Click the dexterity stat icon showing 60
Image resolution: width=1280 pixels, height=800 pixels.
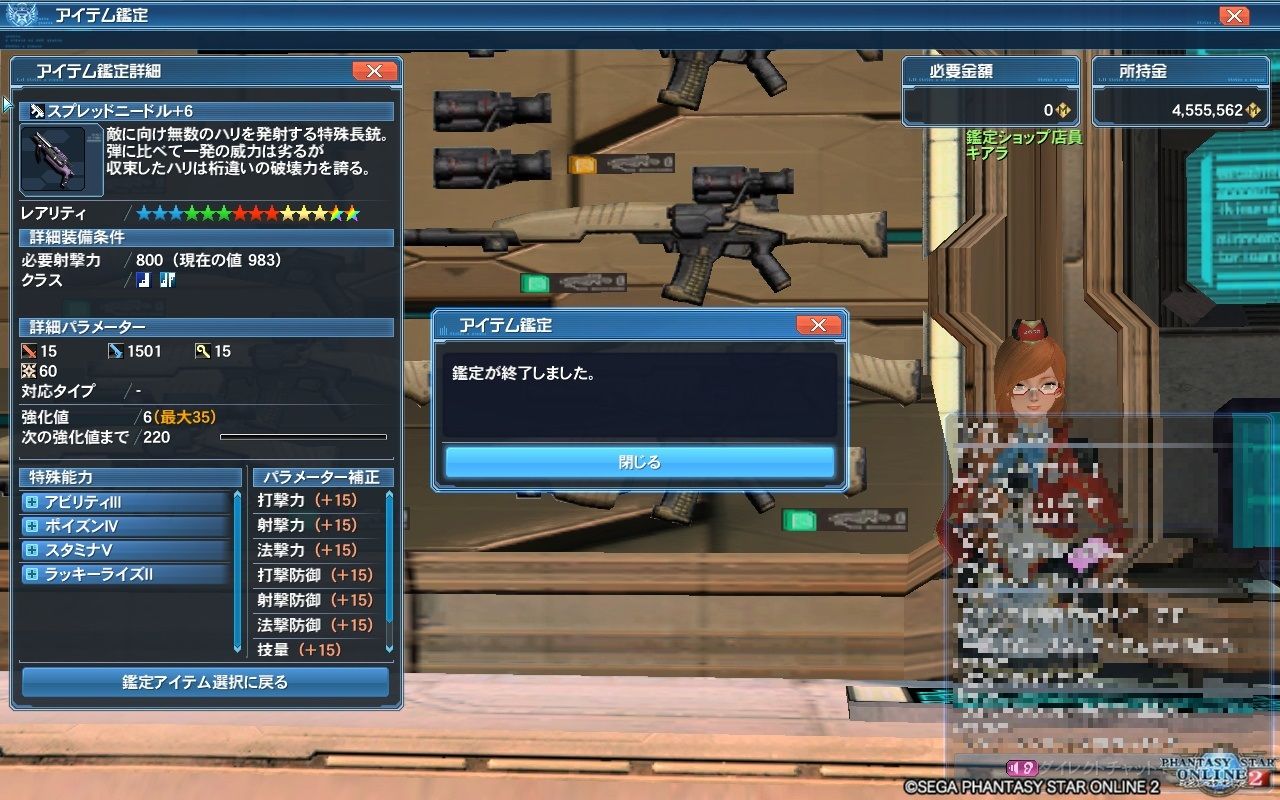click(x=27, y=371)
